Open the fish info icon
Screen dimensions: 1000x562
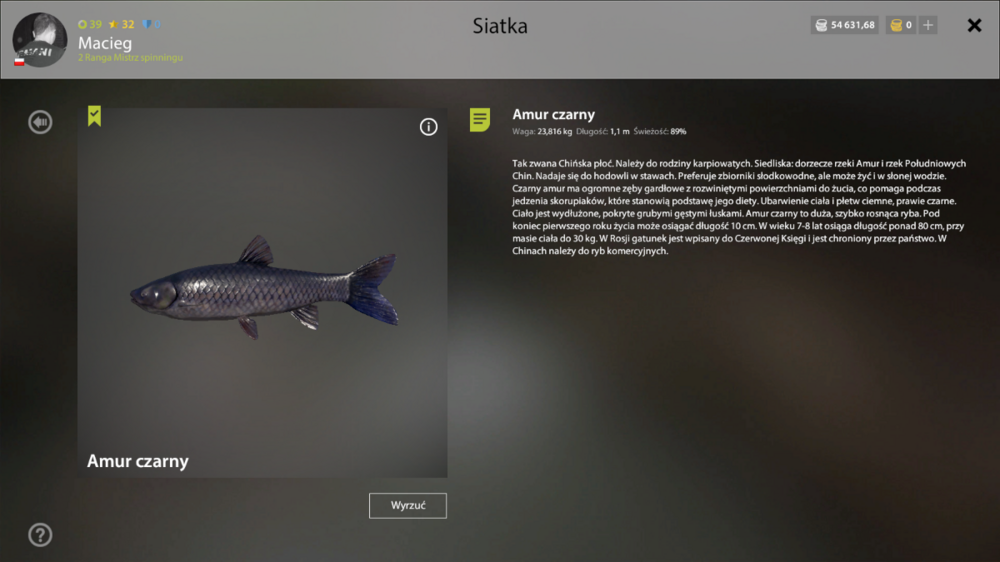[x=428, y=127]
